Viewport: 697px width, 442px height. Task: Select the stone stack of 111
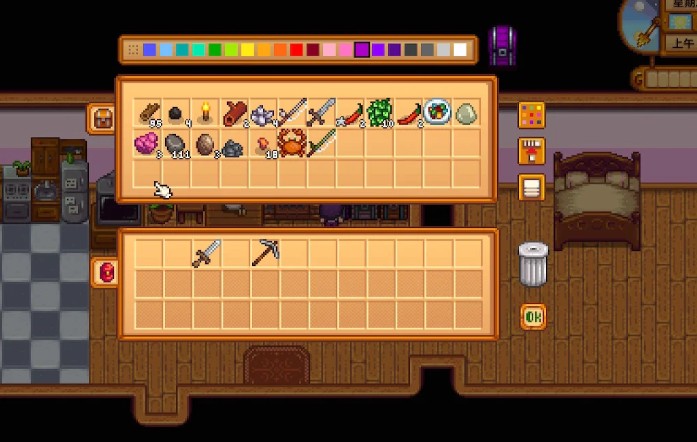(x=176, y=143)
